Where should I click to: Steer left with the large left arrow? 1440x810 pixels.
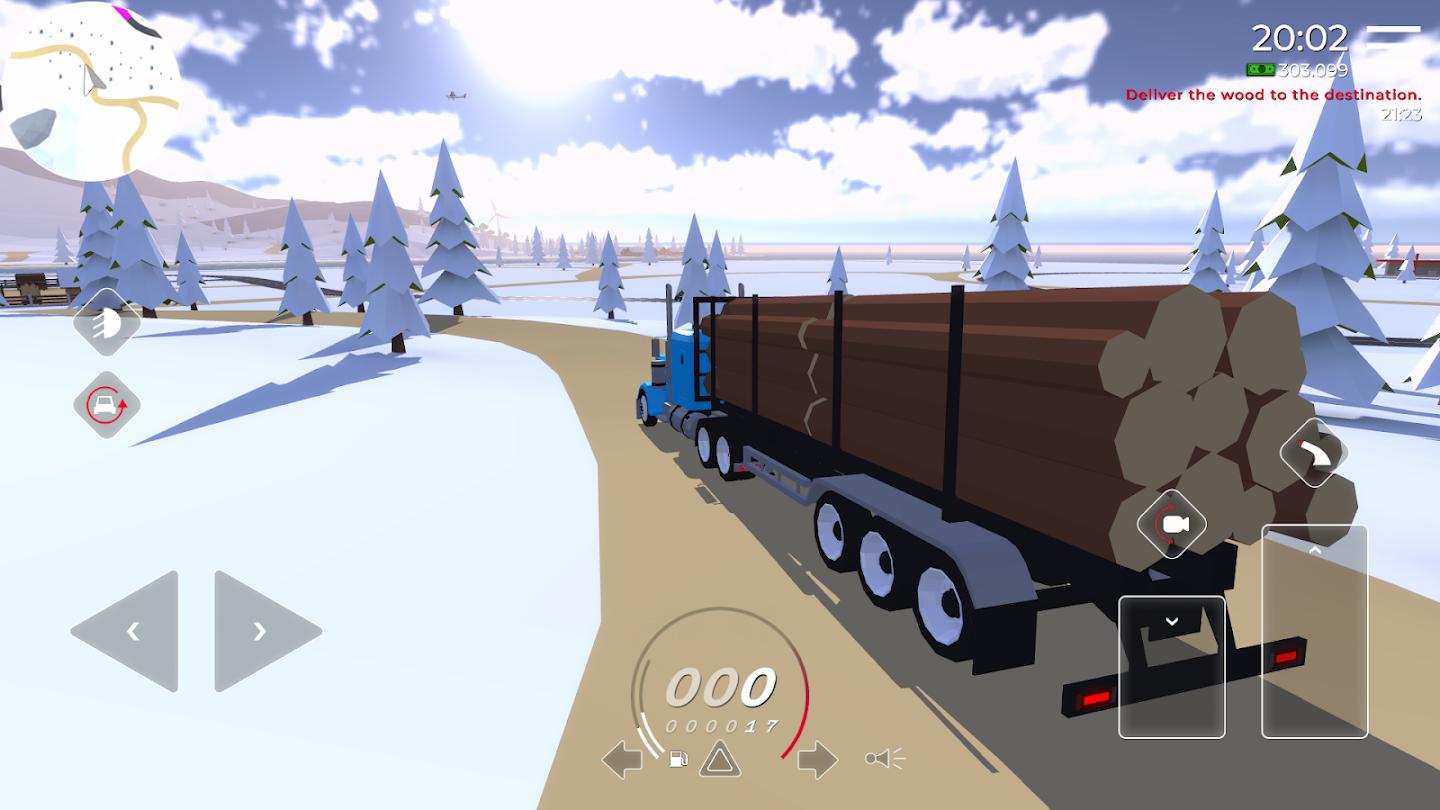[127, 631]
